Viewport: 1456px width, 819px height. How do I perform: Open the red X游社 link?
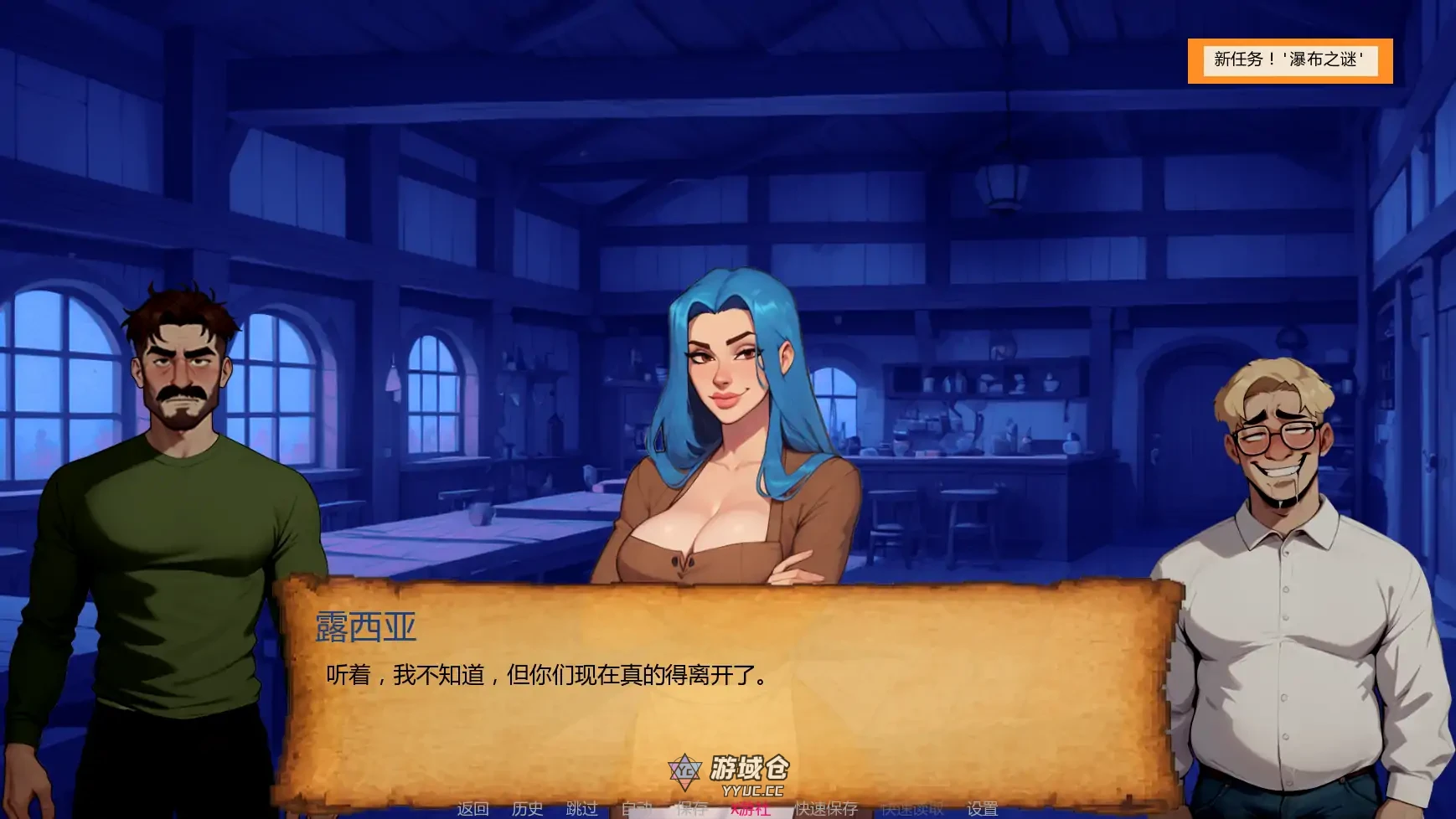(750, 809)
